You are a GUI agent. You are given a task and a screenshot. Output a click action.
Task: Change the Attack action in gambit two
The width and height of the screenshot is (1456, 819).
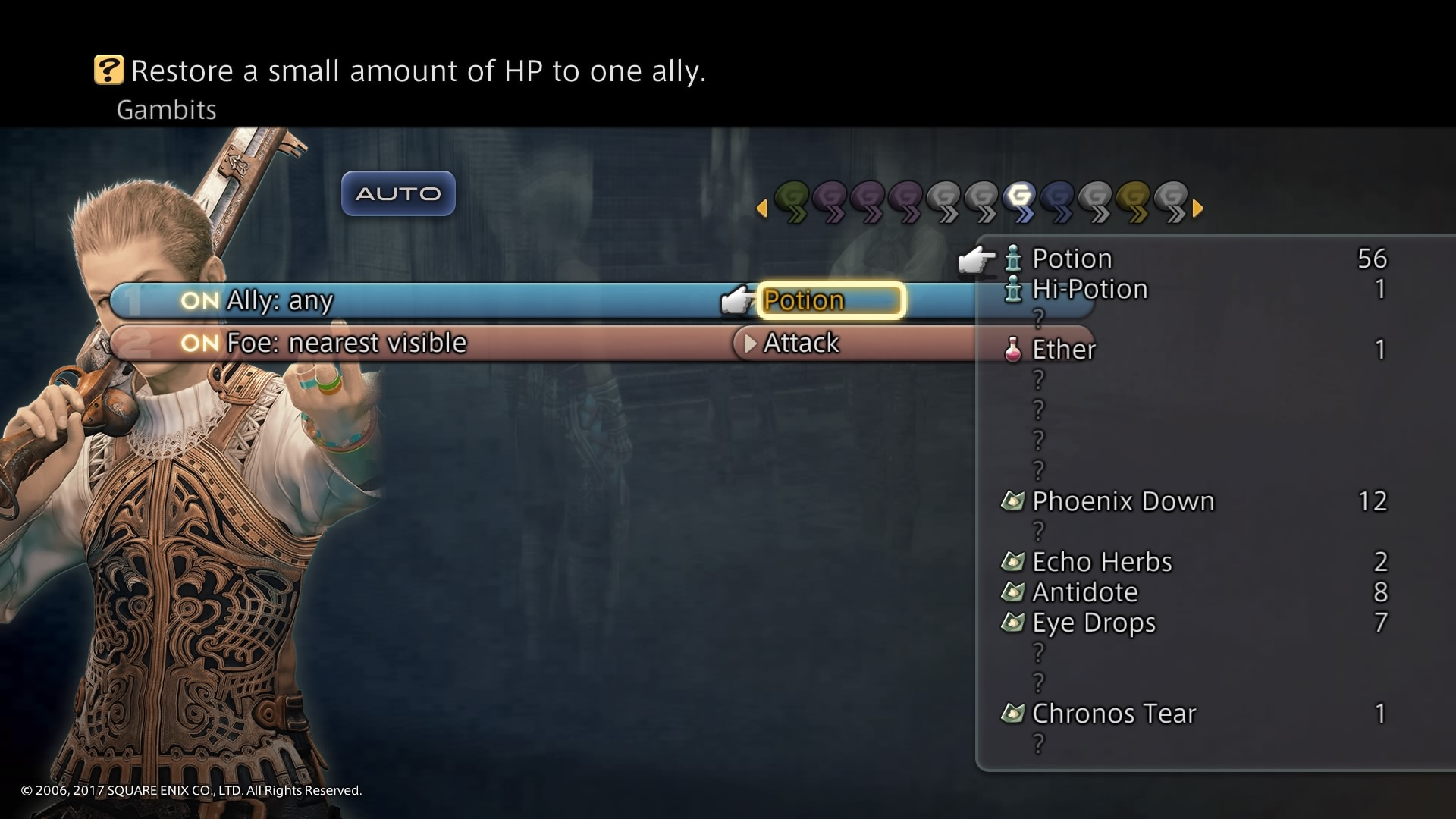[802, 343]
